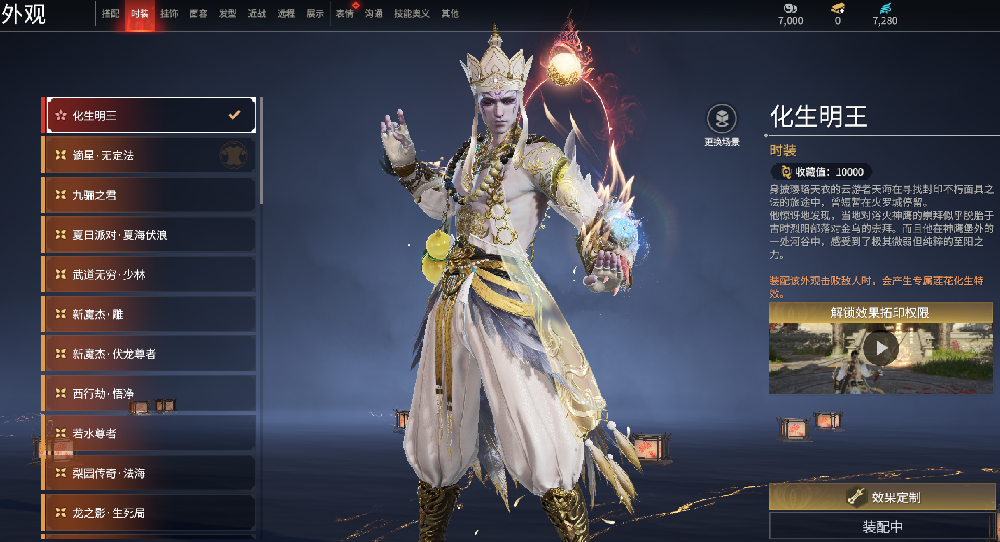Select the 梨园传奇·法海 outfit
Viewport: 1000px width, 542px height.
149,473
